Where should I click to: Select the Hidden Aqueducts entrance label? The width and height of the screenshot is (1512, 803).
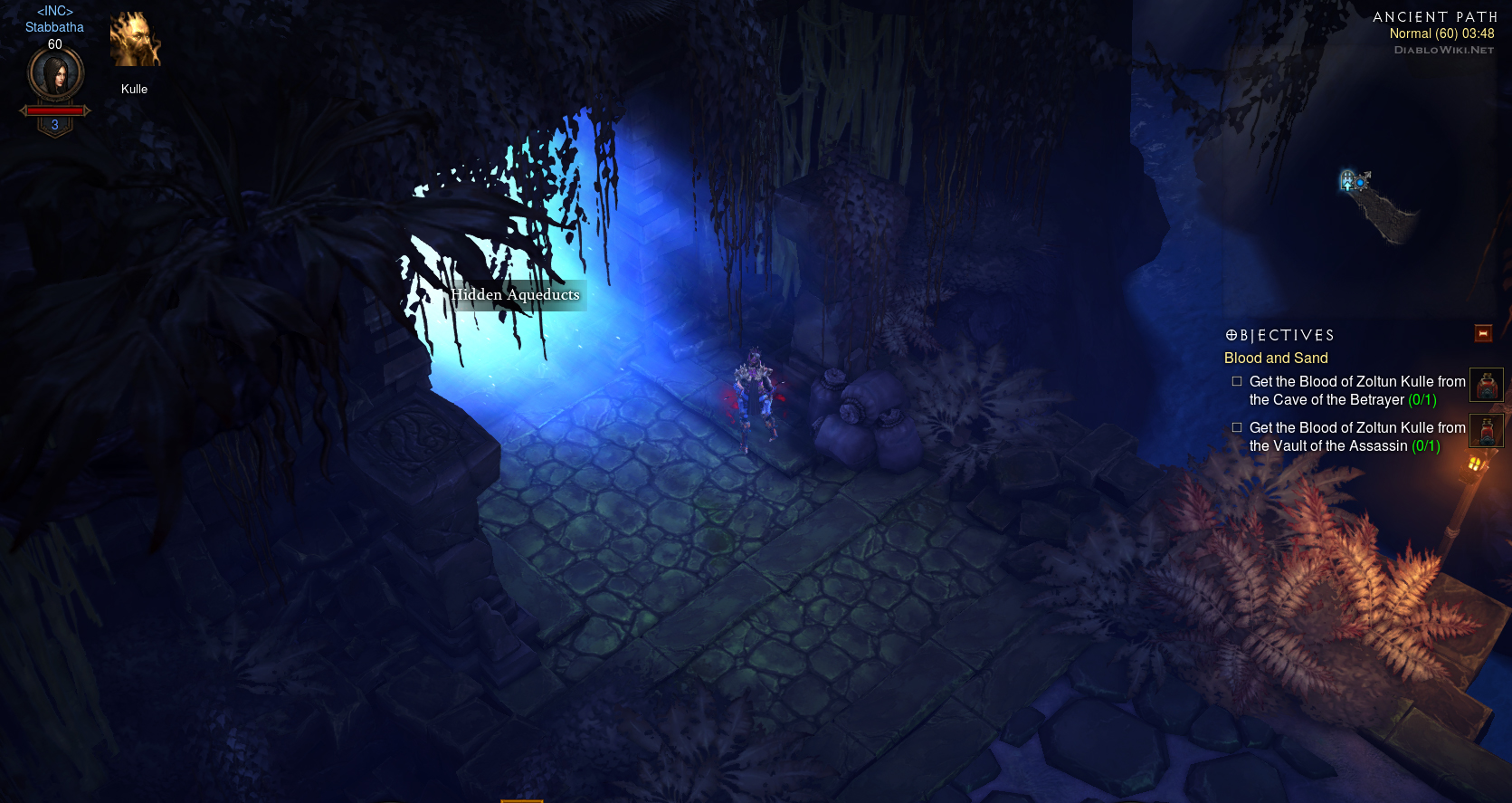(515, 295)
